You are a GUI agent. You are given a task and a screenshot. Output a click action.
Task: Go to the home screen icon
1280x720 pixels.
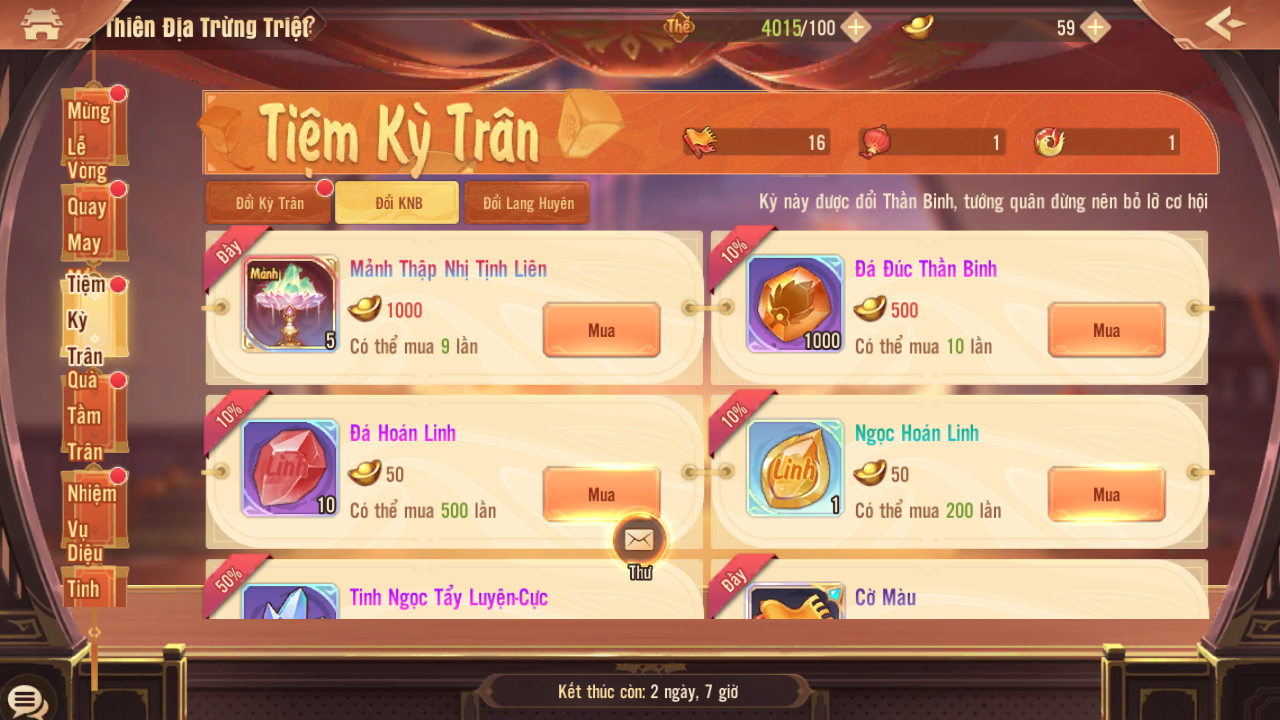(x=41, y=24)
